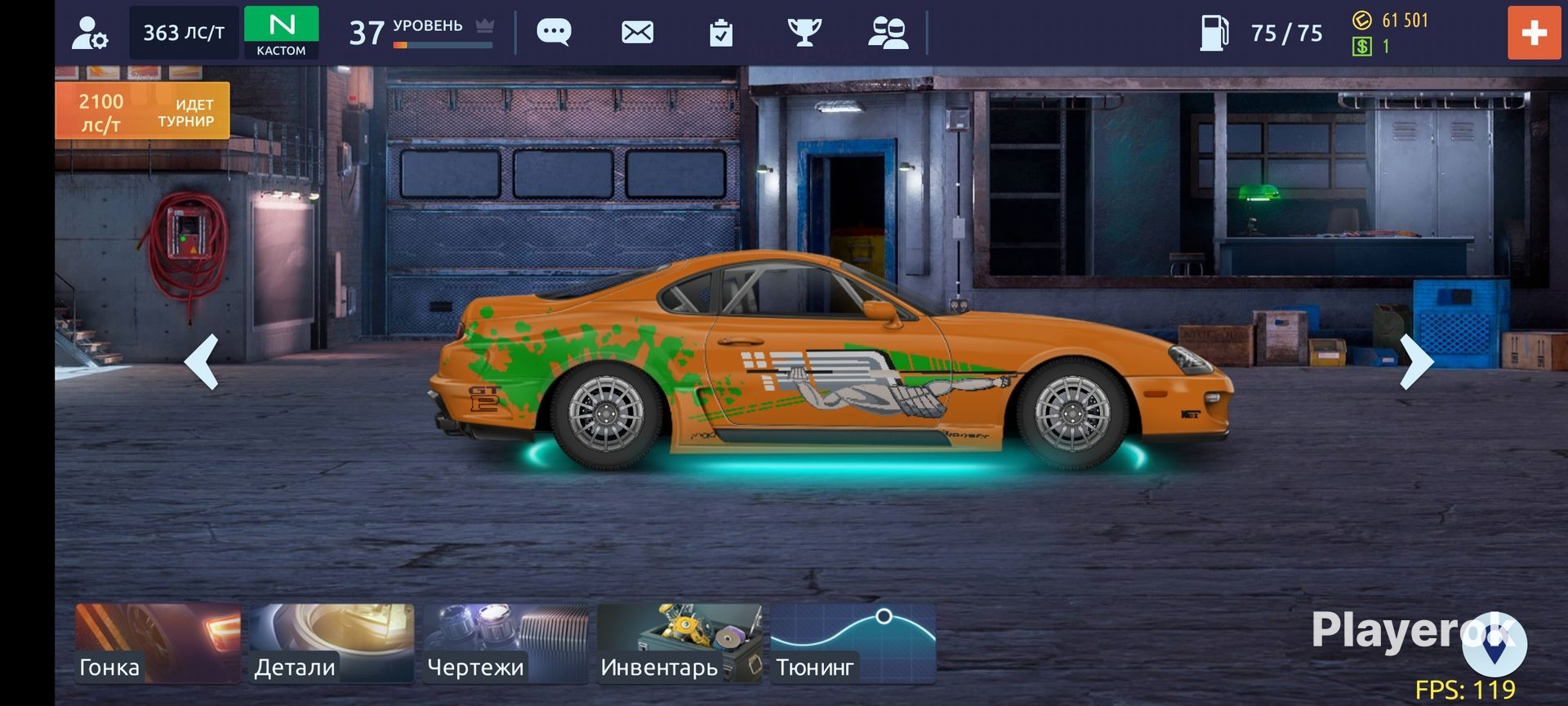Start a race via Гонка
Image resolution: width=1568 pixels, height=706 pixels.
[x=158, y=643]
